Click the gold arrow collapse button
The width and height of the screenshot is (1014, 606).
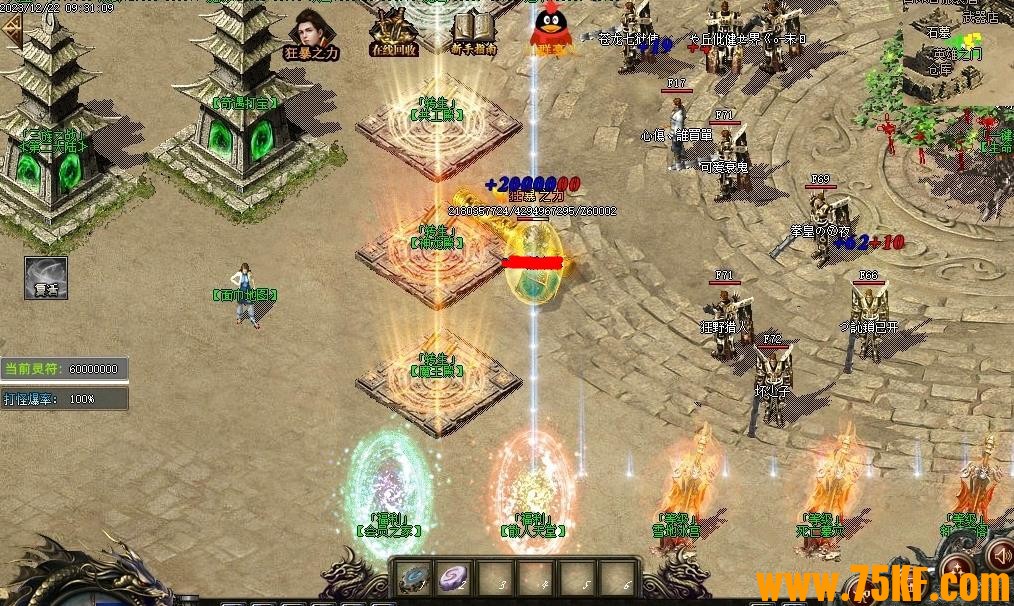(11, 29)
